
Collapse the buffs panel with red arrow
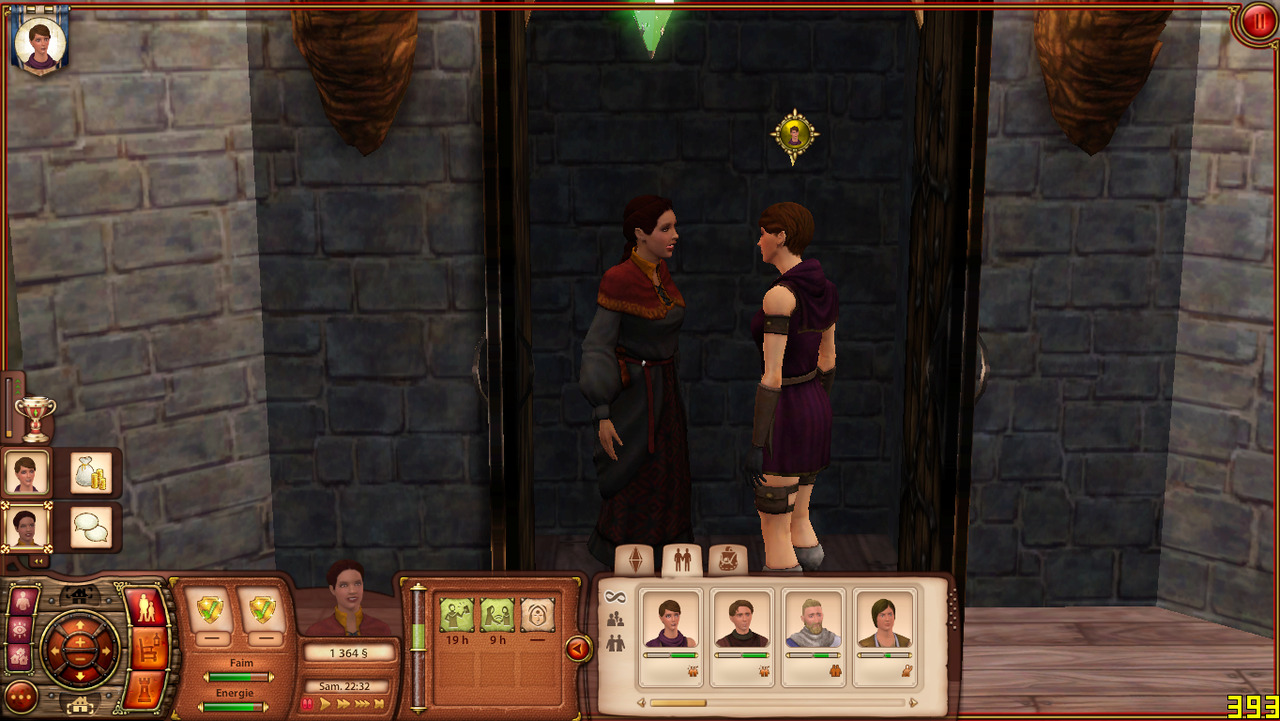point(577,650)
